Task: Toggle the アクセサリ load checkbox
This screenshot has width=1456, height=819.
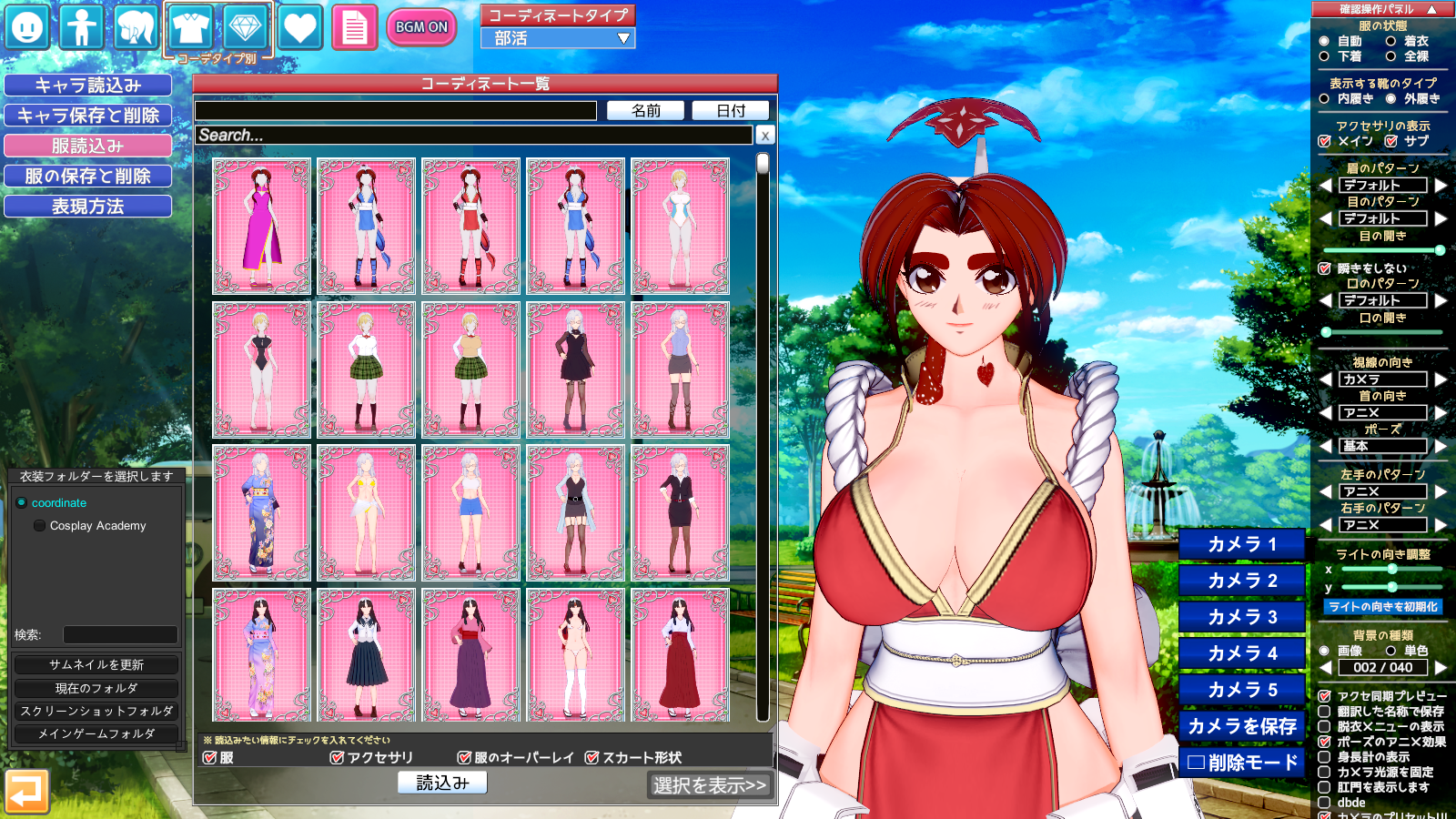Action: (338, 758)
